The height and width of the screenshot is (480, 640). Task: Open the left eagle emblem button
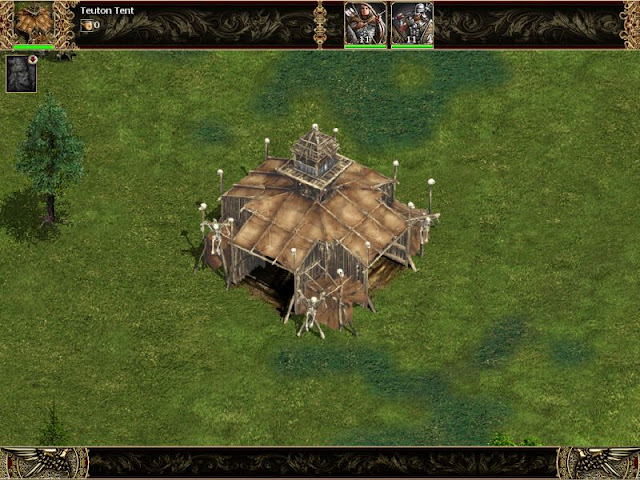point(44,462)
